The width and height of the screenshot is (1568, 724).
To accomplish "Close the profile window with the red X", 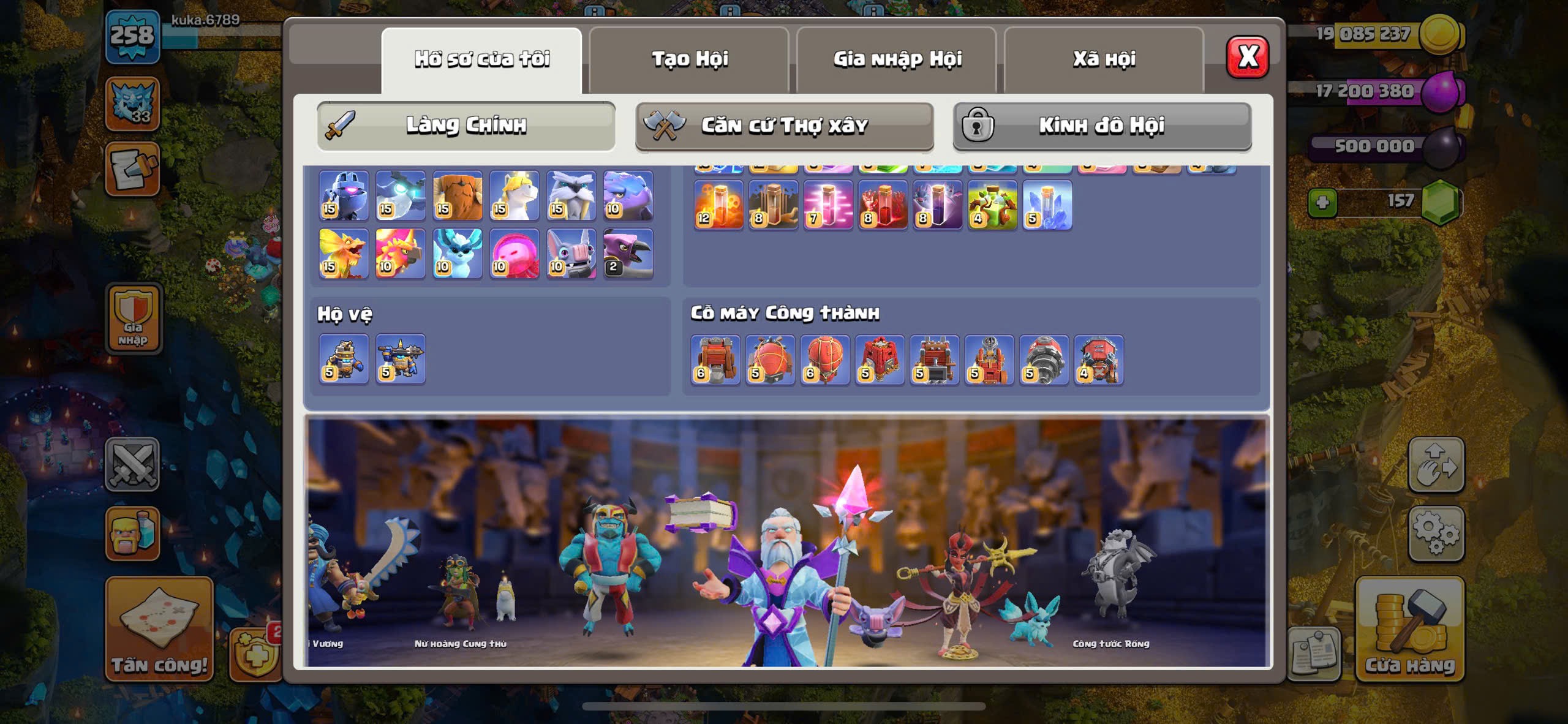I will (x=1247, y=58).
